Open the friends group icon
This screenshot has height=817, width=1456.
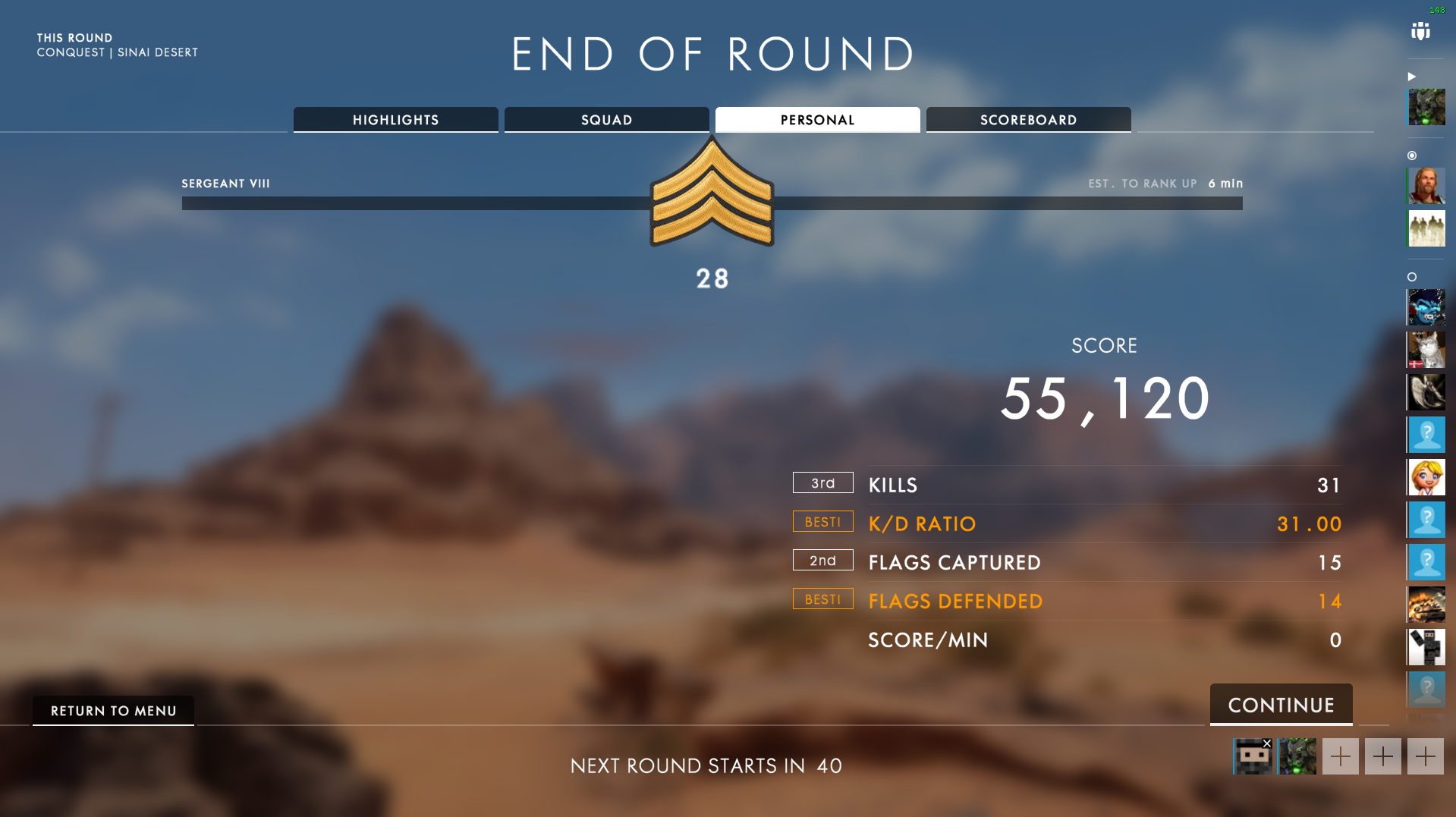[x=1420, y=32]
